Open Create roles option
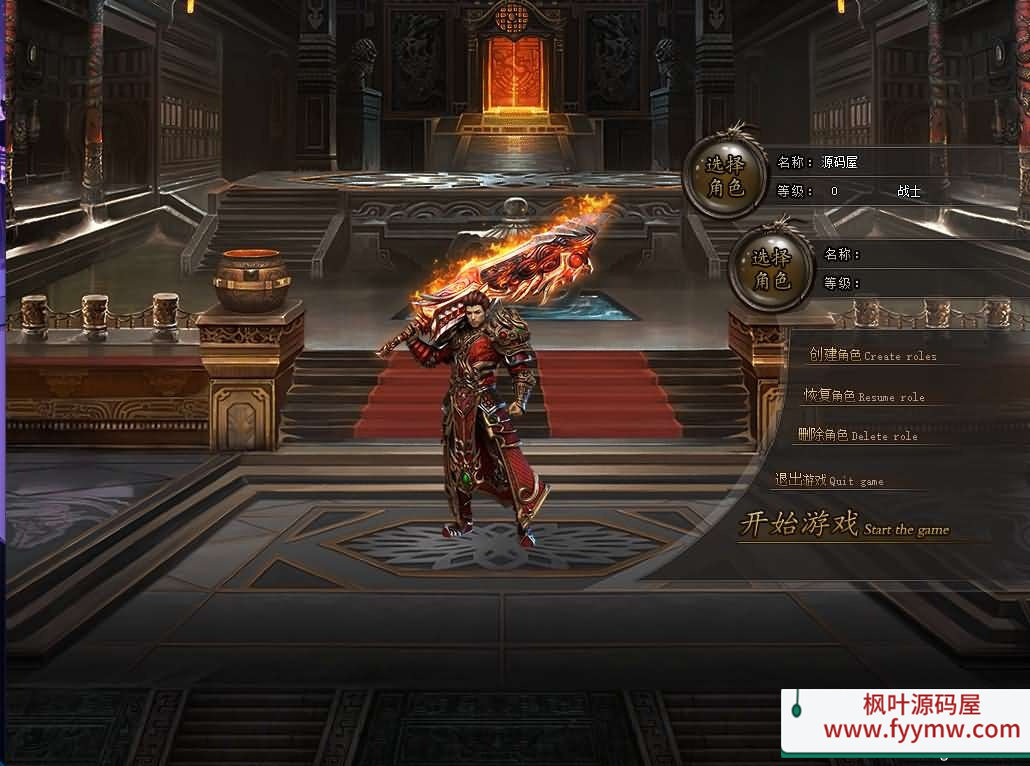Viewport: 1030px width, 766px height. [x=872, y=355]
